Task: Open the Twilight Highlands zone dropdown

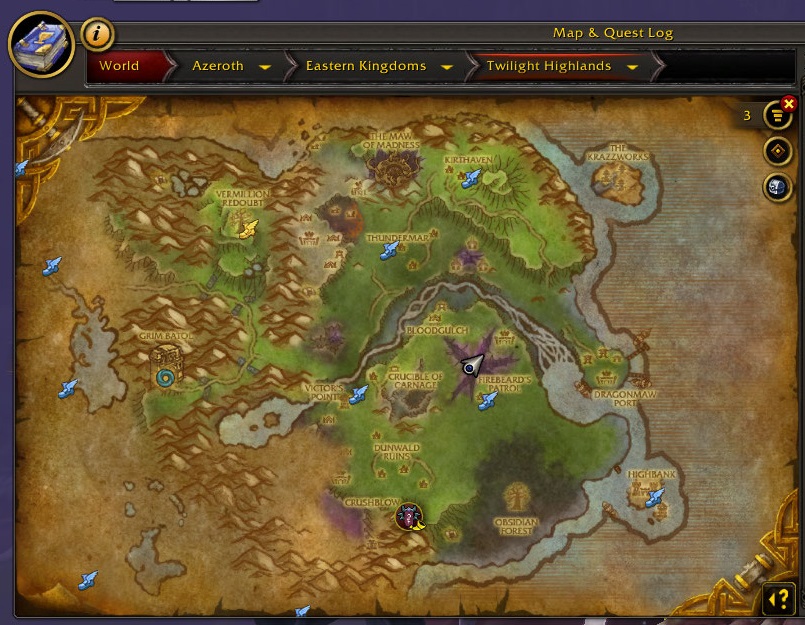Action: coord(632,67)
